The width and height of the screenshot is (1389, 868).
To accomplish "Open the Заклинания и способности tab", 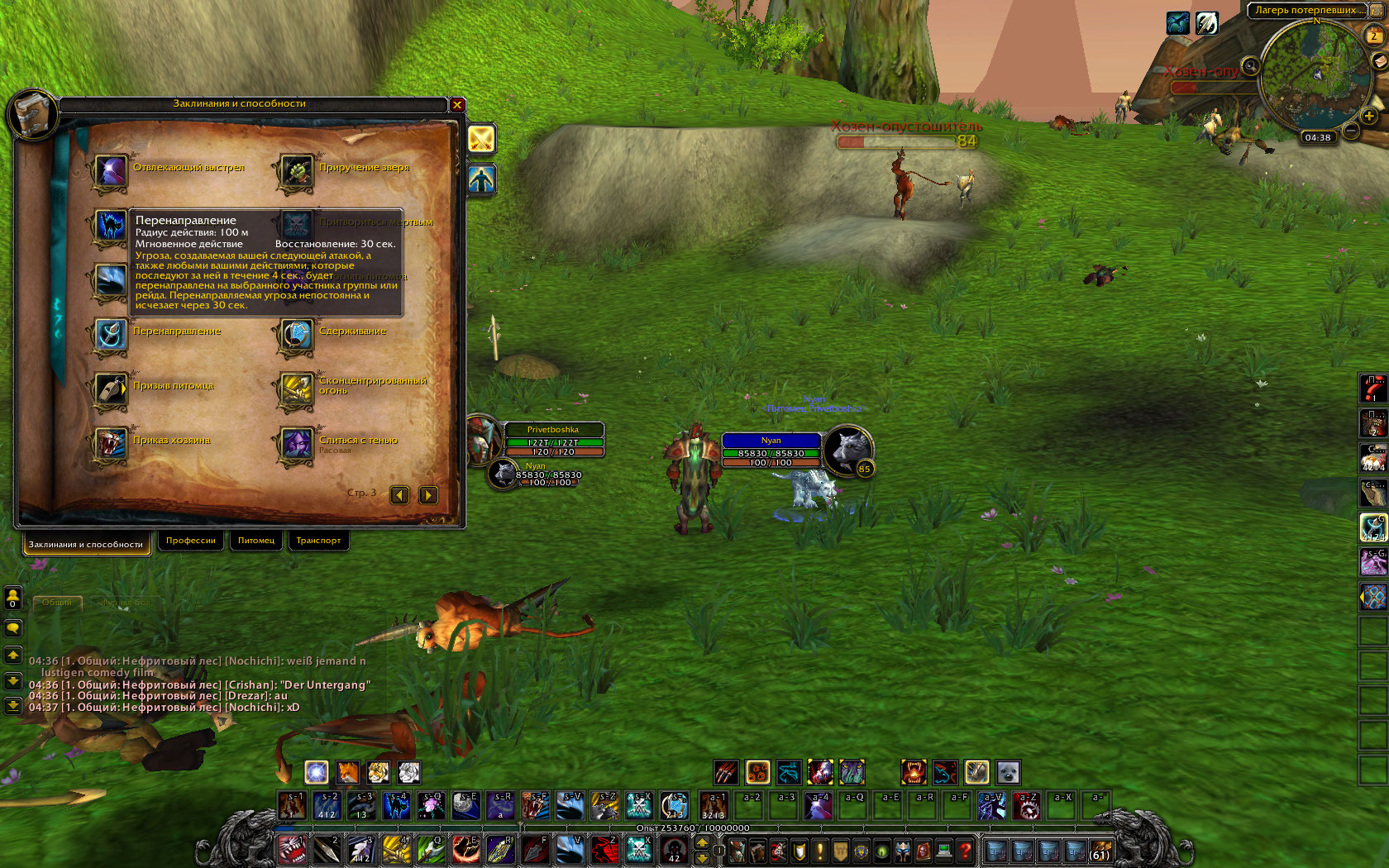I will click(x=86, y=544).
